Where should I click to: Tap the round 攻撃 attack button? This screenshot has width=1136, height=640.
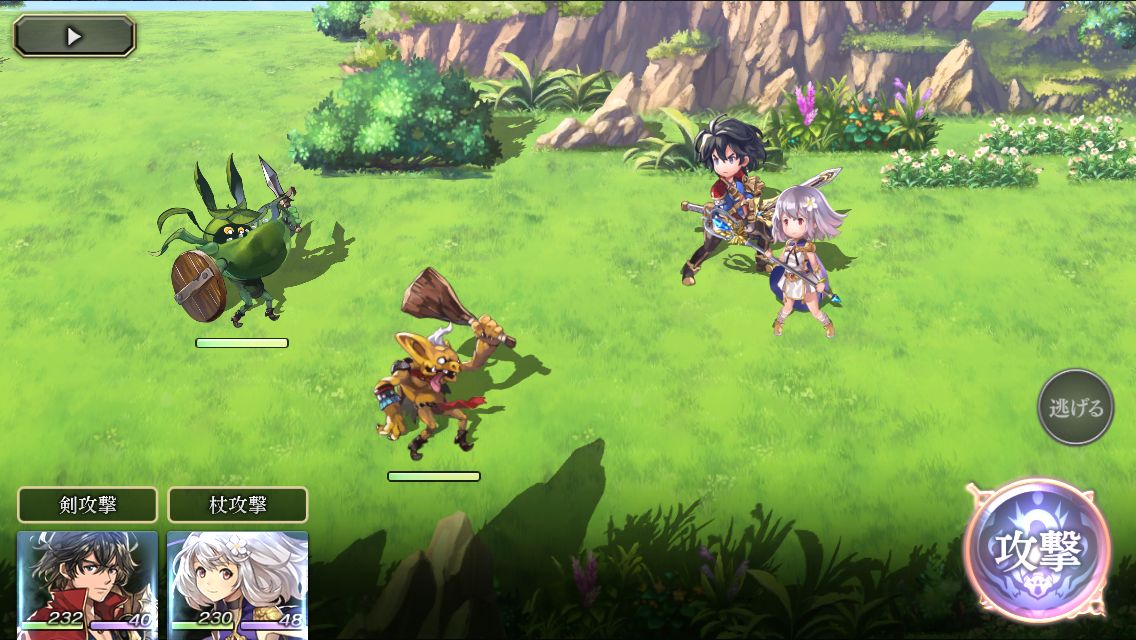point(1036,550)
